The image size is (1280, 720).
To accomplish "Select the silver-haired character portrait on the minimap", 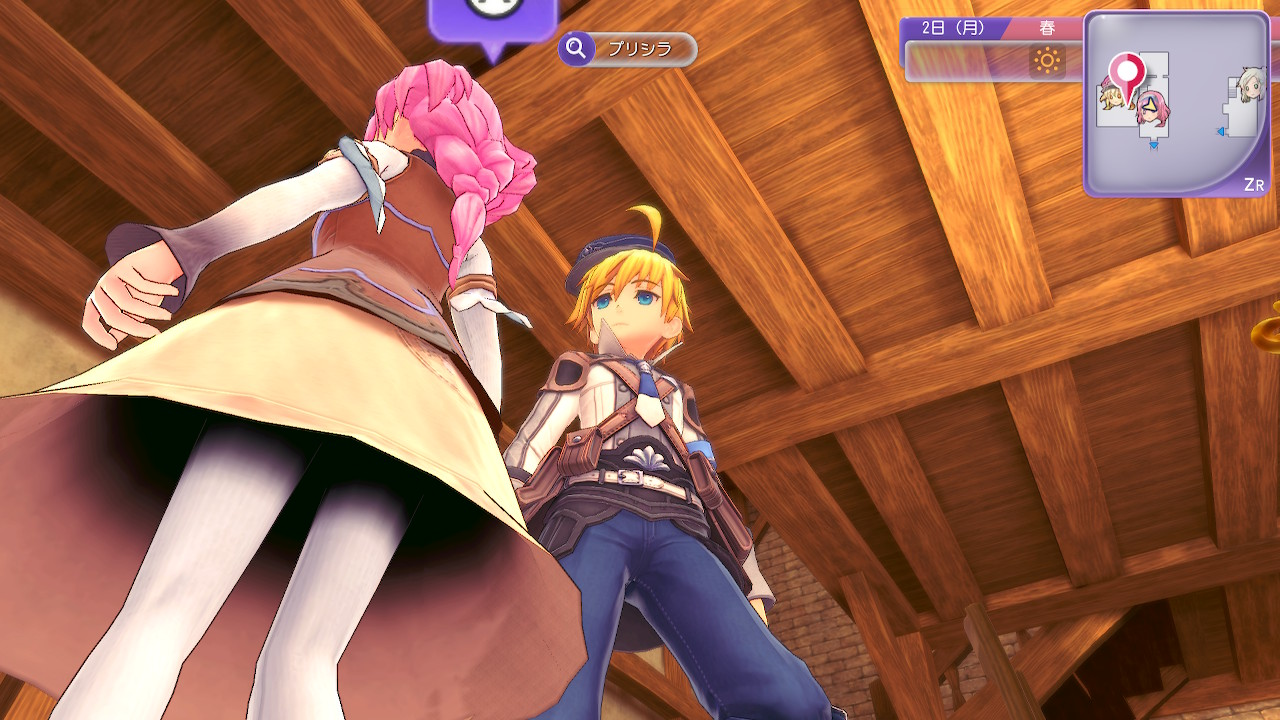I will pyautogui.click(x=1249, y=86).
